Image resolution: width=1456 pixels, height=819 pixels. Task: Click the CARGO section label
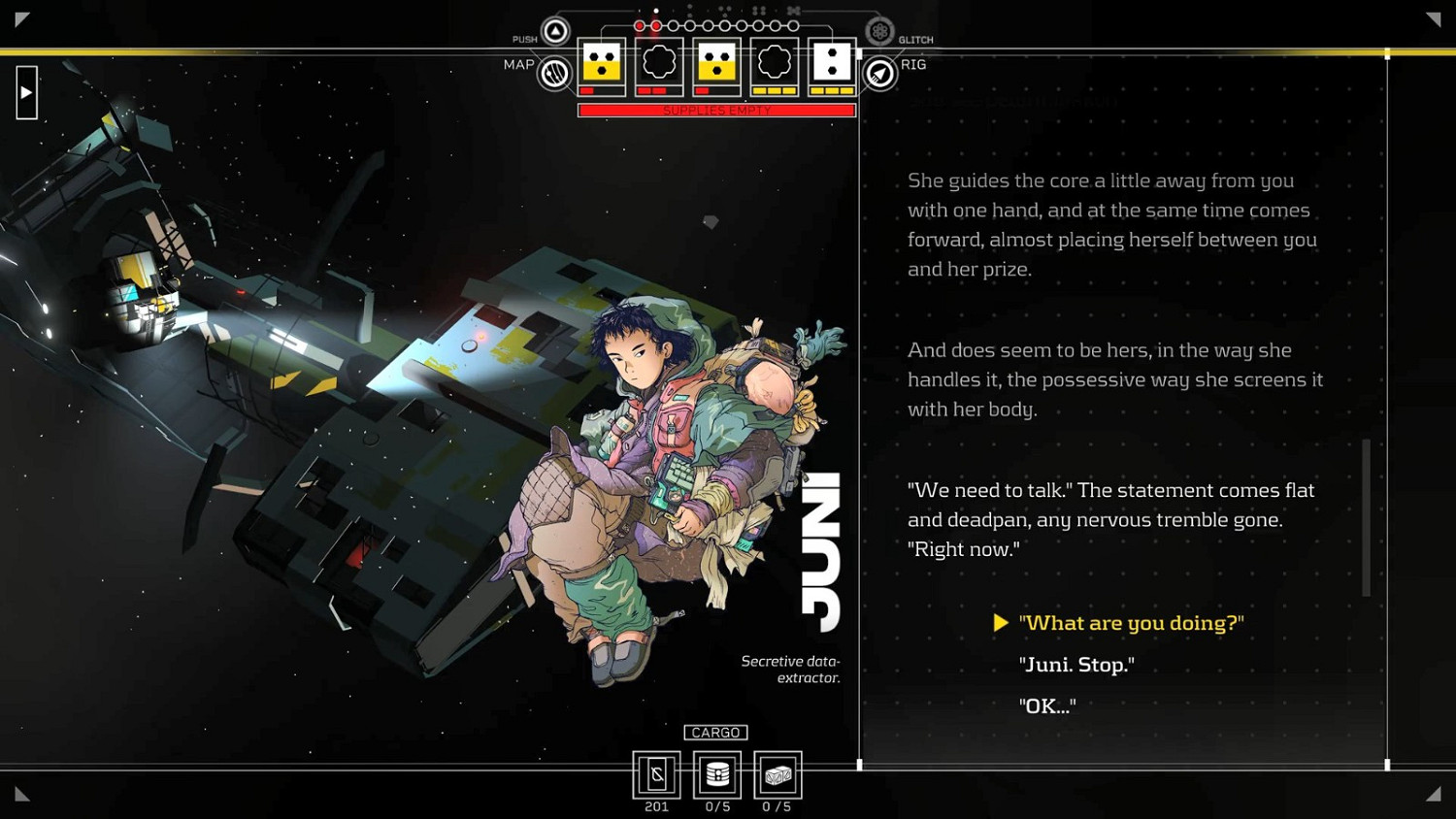click(716, 732)
